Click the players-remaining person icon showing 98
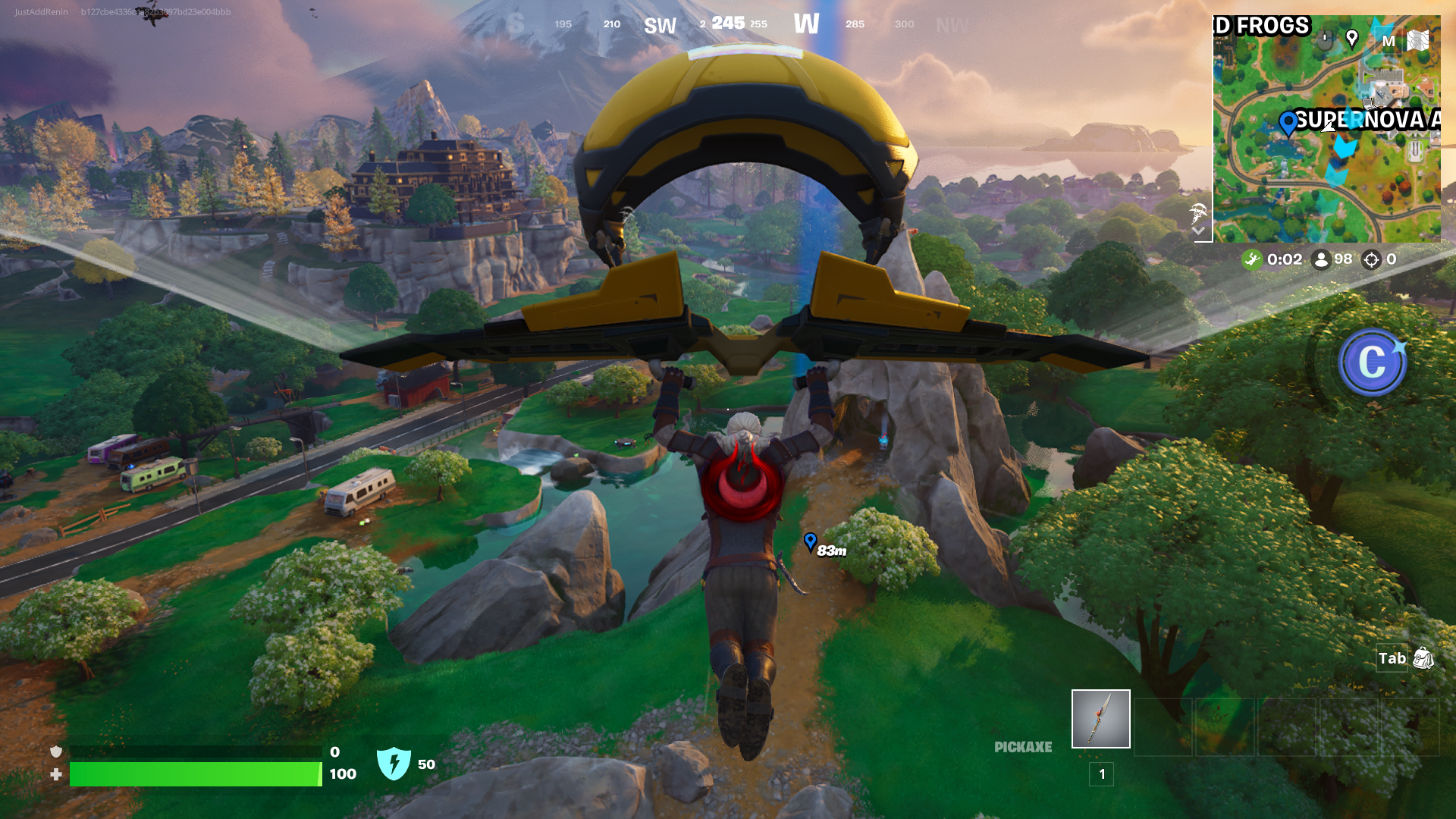The height and width of the screenshot is (819, 1456). [1322, 259]
